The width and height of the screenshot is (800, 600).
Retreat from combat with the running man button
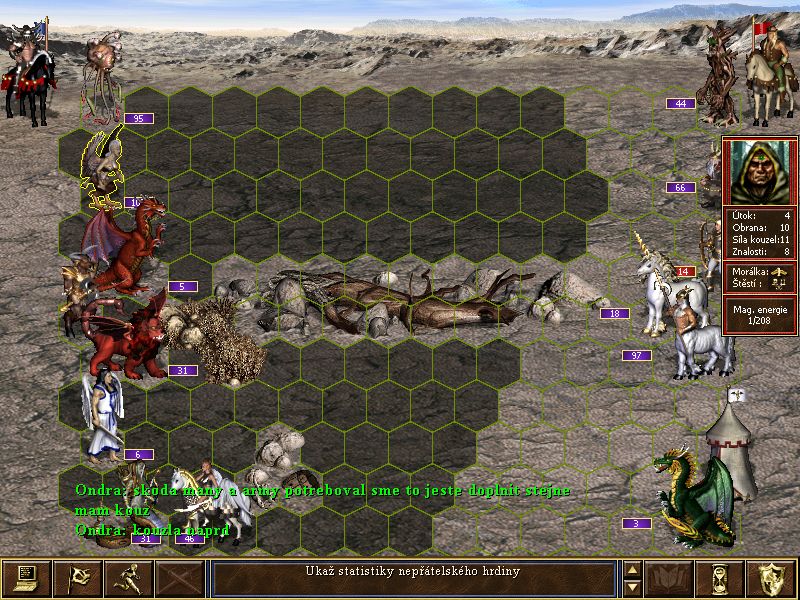pyautogui.click(x=129, y=579)
